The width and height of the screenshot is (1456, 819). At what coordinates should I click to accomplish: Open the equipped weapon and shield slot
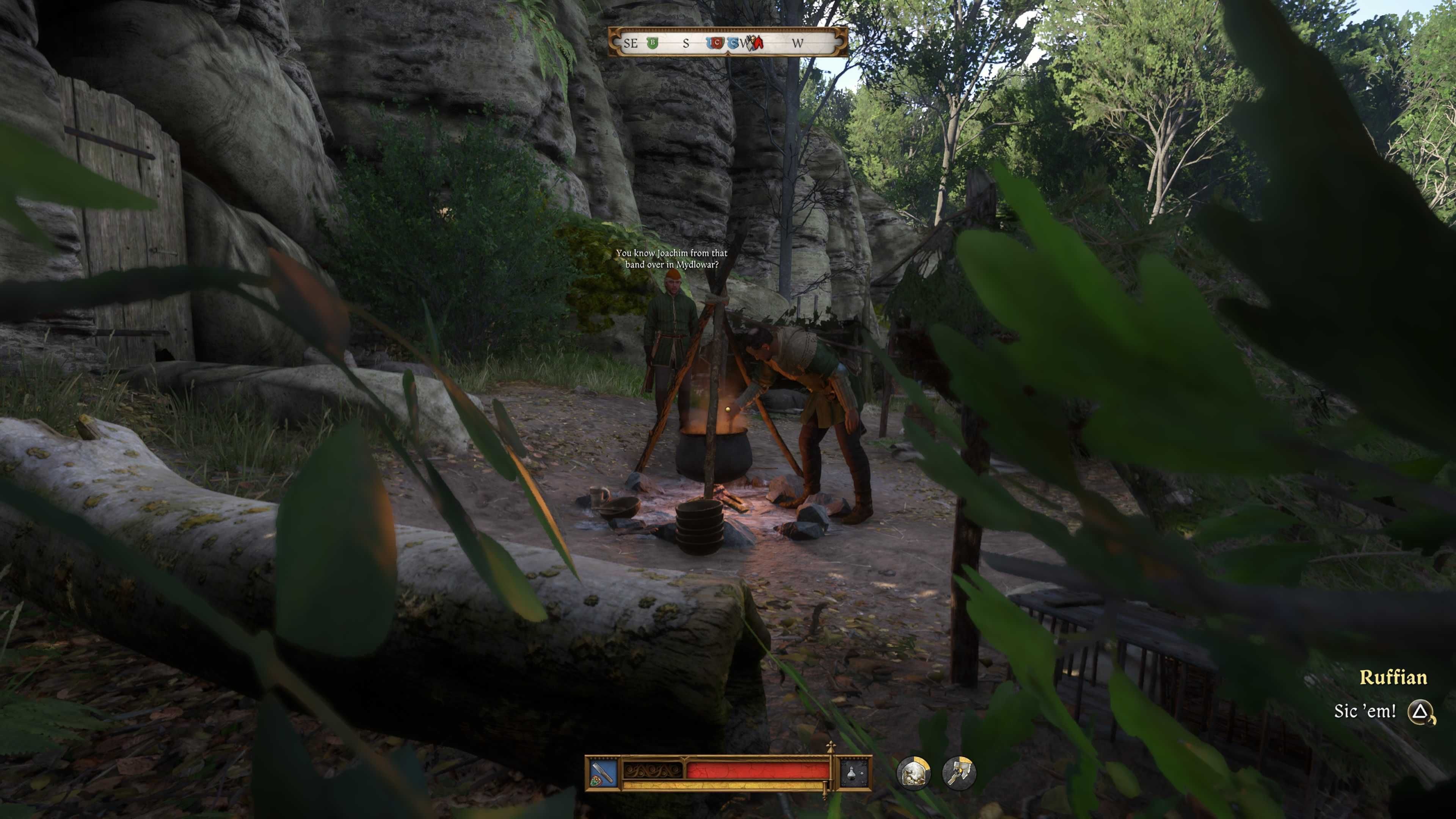pyautogui.click(x=602, y=773)
